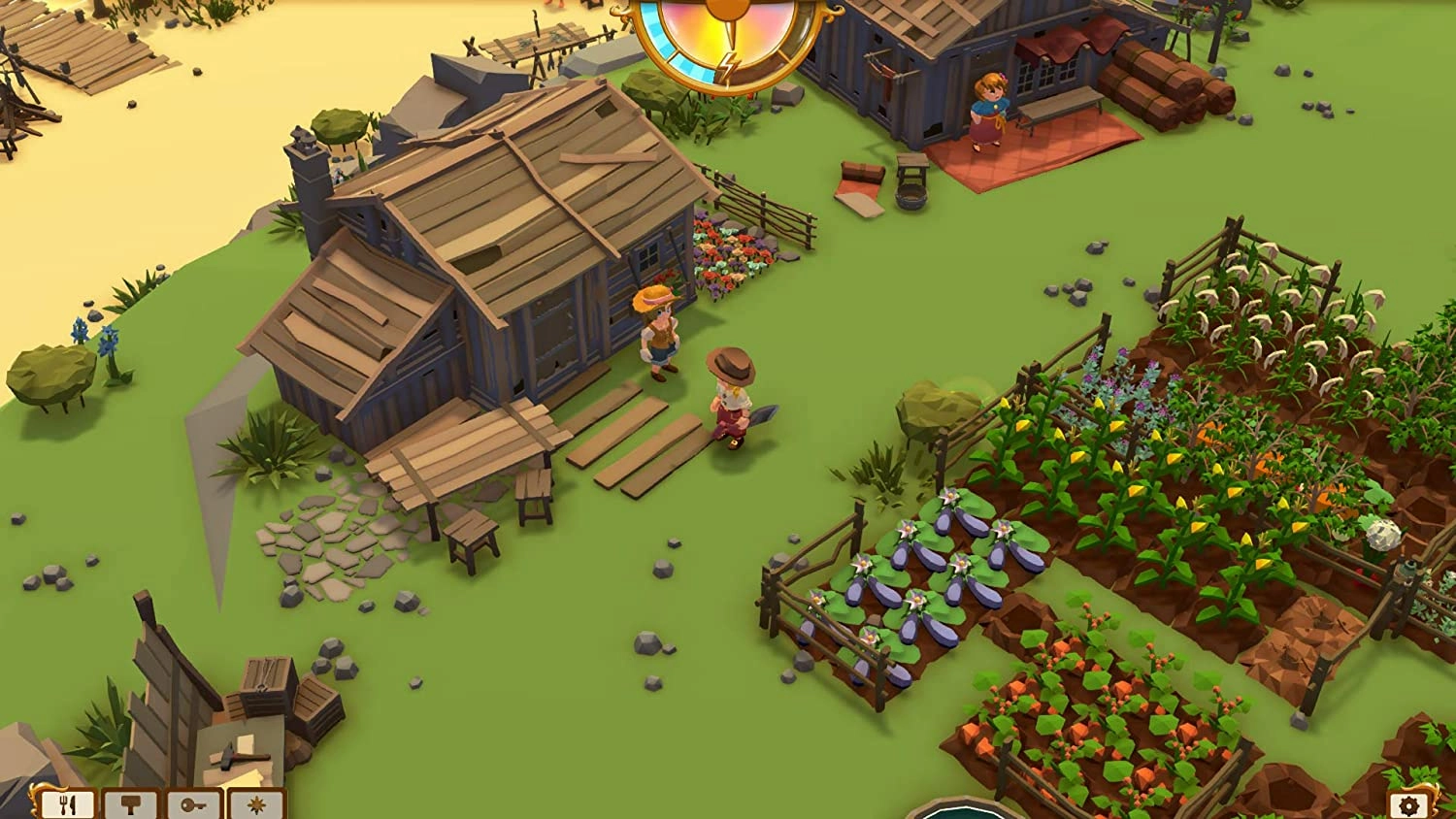Image resolution: width=1456 pixels, height=819 pixels.
Task: Open settings with the gear icon
Action: click(x=1408, y=804)
